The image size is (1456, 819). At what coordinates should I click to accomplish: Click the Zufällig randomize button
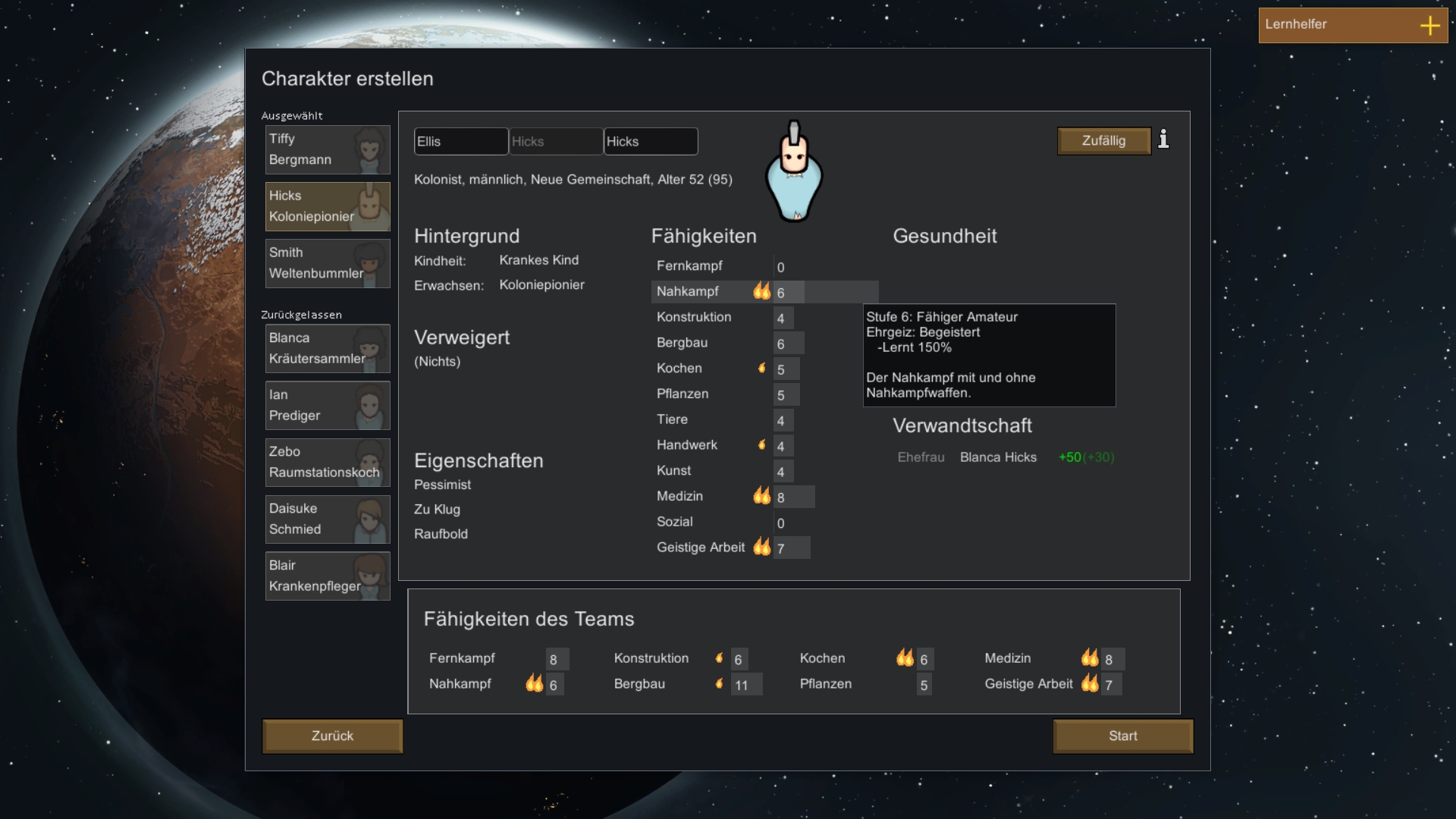[1103, 141]
